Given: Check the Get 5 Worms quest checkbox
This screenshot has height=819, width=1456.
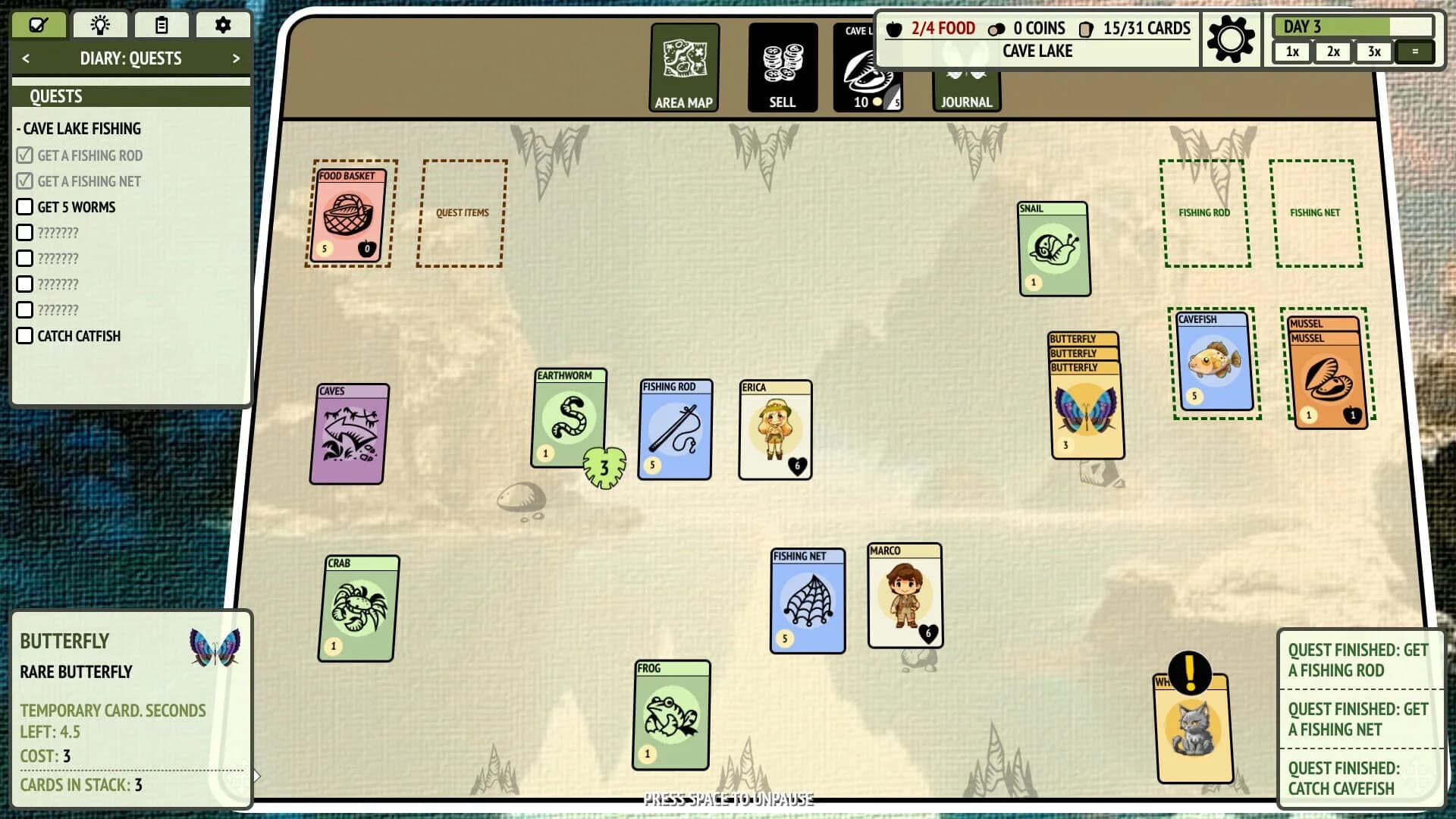Looking at the screenshot, I should (x=25, y=206).
